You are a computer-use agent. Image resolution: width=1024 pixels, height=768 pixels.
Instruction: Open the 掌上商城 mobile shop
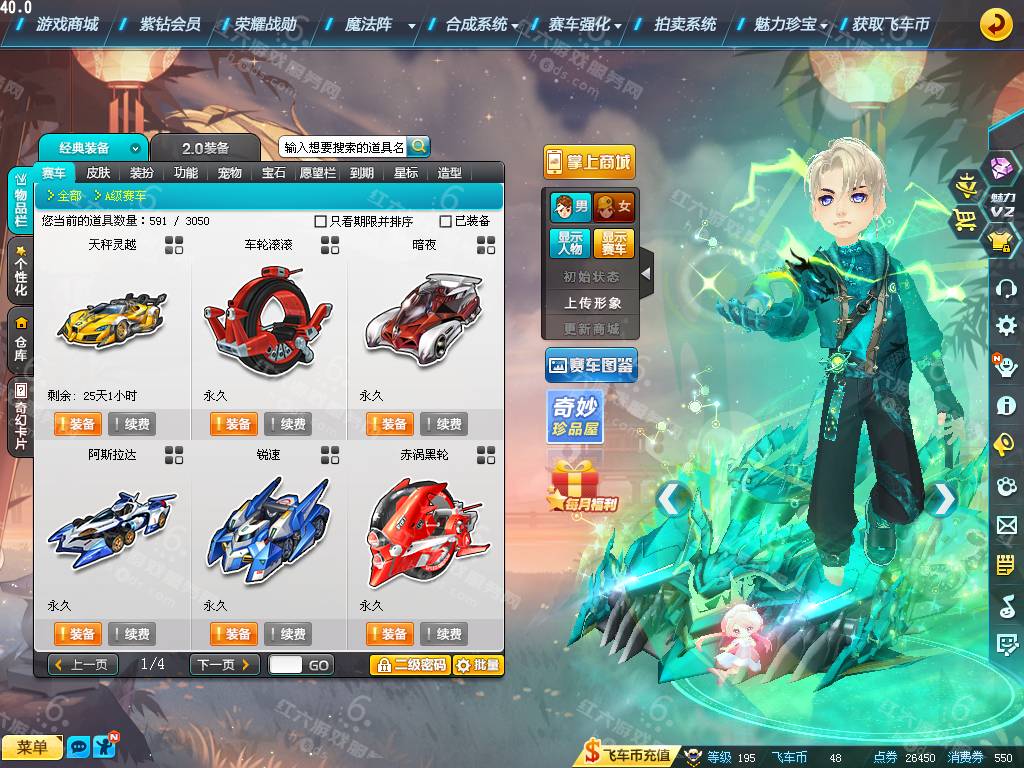click(589, 162)
